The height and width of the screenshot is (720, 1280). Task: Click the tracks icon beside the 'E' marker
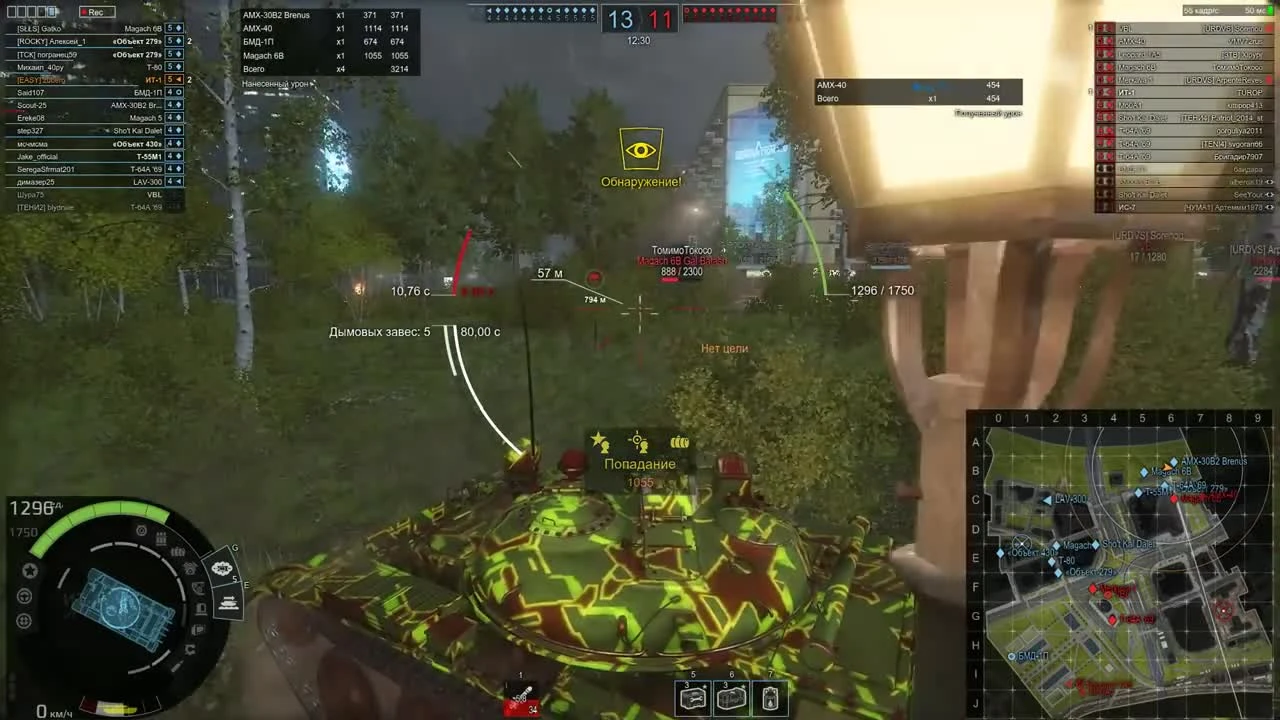point(228,601)
